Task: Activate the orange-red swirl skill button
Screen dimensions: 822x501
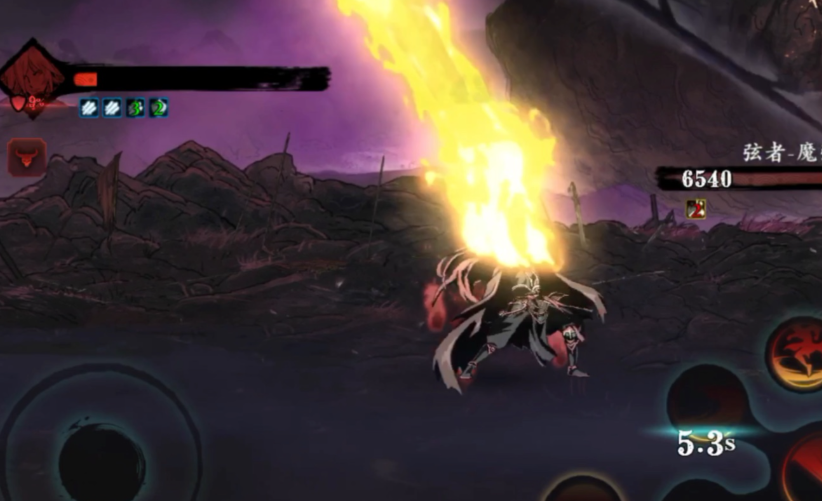Action: click(x=795, y=353)
